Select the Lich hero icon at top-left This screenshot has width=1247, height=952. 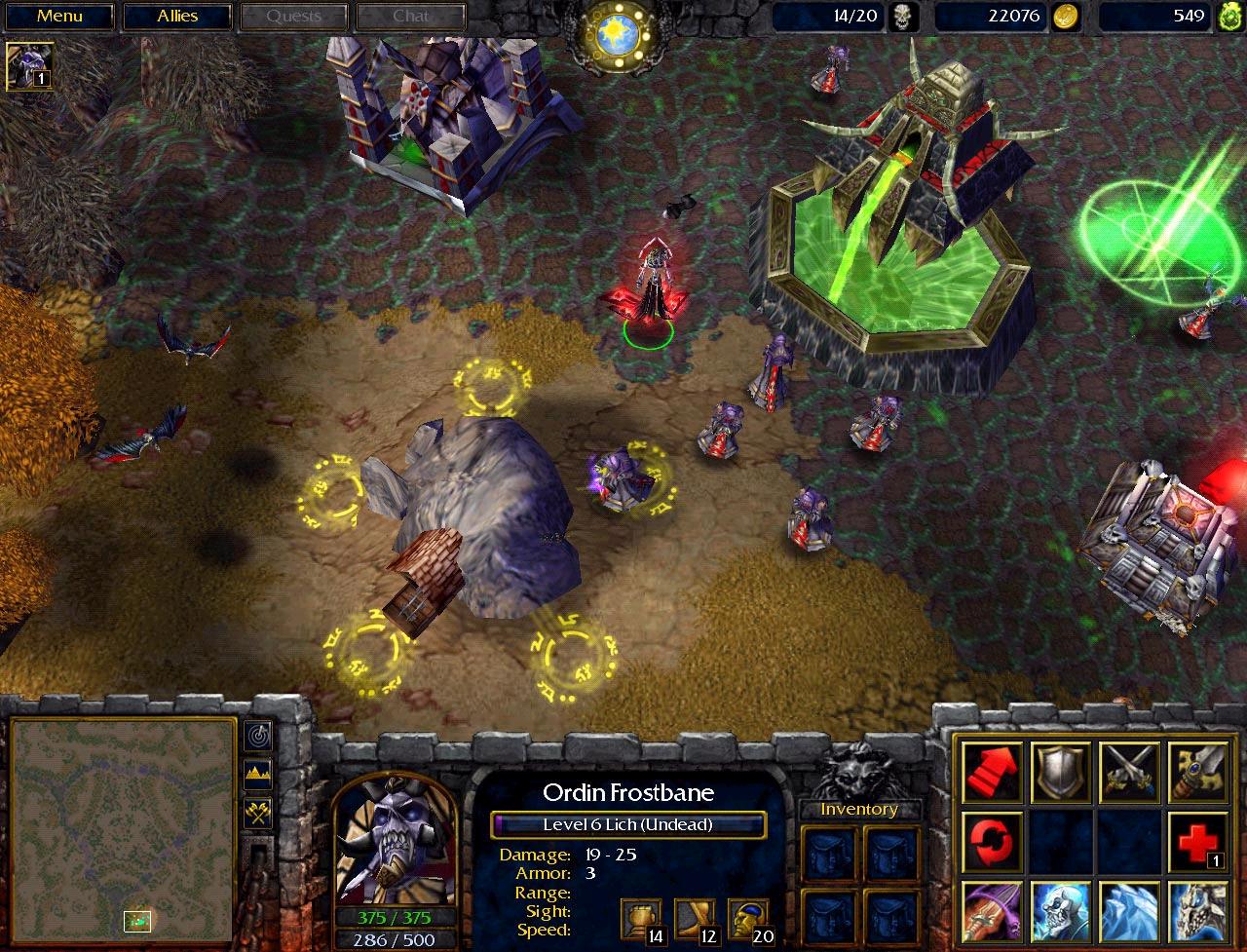(x=29, y=65)
